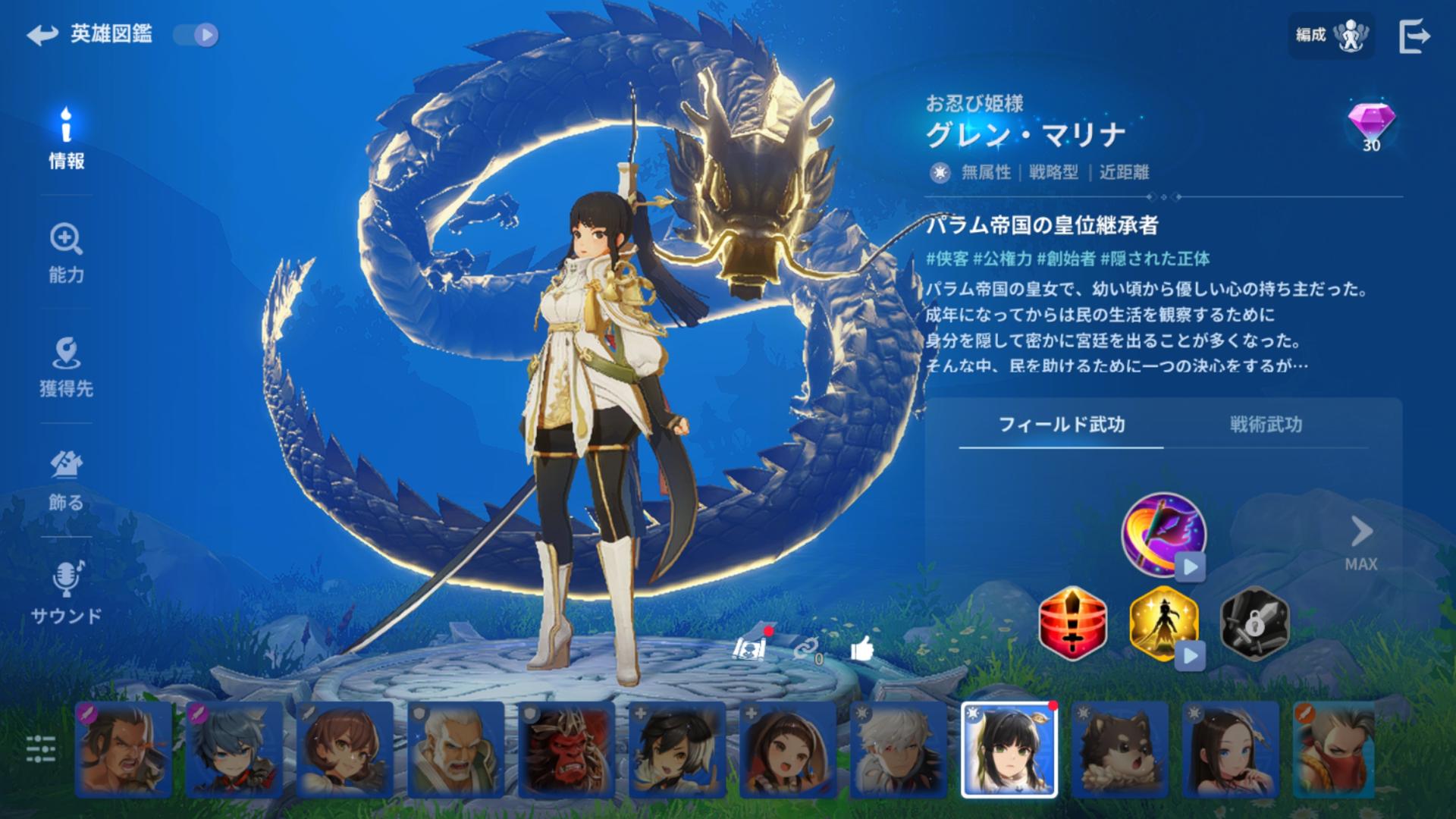Show the 獲得先 acquisition sources
The height and width of the screenshot is (819, 1456).
tap(67, 368)
